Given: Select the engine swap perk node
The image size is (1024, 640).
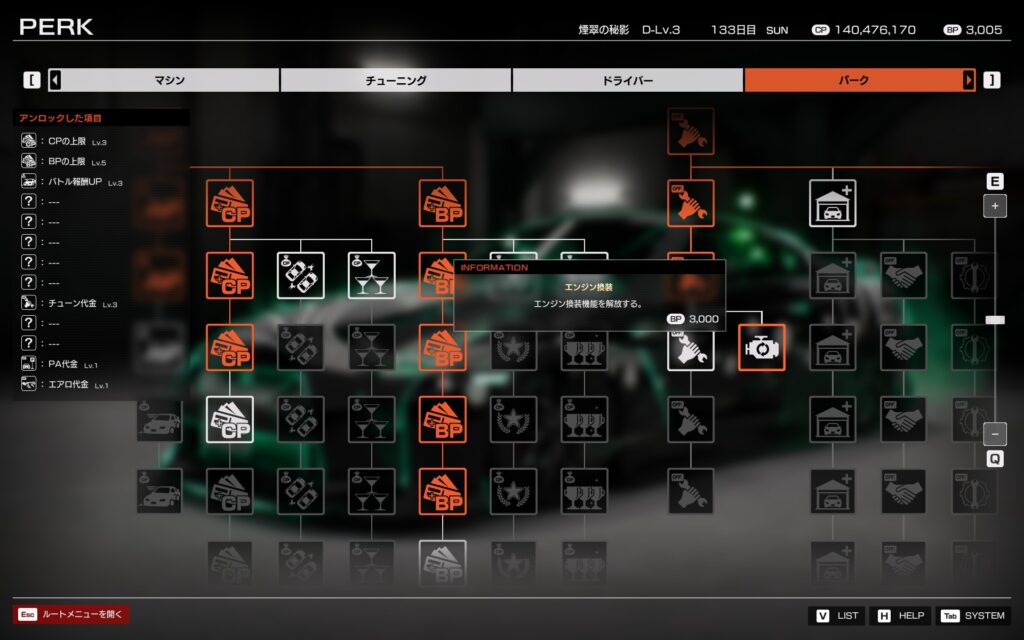Looking at the screenshot, I should 762,347.
